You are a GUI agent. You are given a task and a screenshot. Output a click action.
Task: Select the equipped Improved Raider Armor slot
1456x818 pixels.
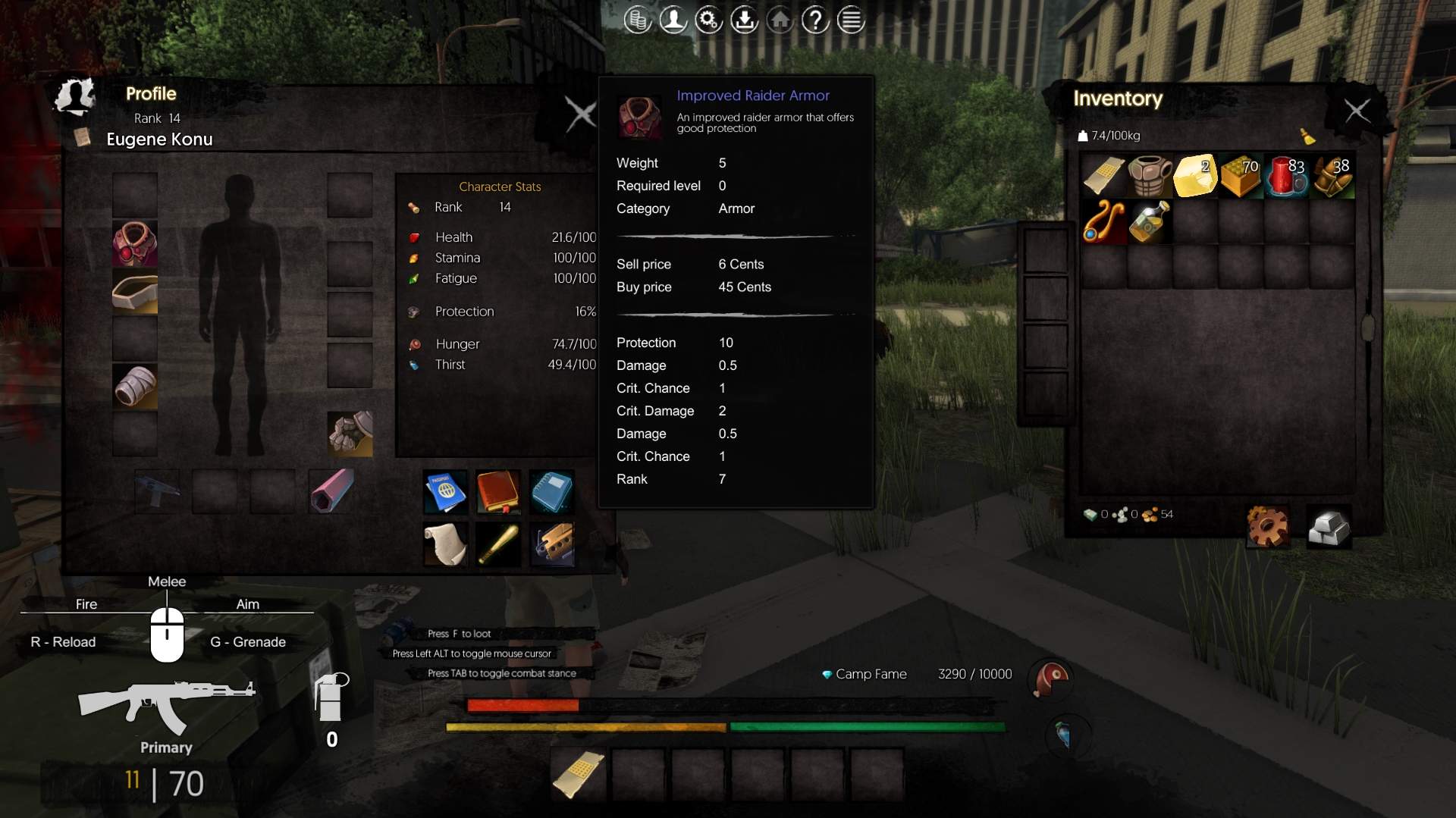click(x=135, y=243)
